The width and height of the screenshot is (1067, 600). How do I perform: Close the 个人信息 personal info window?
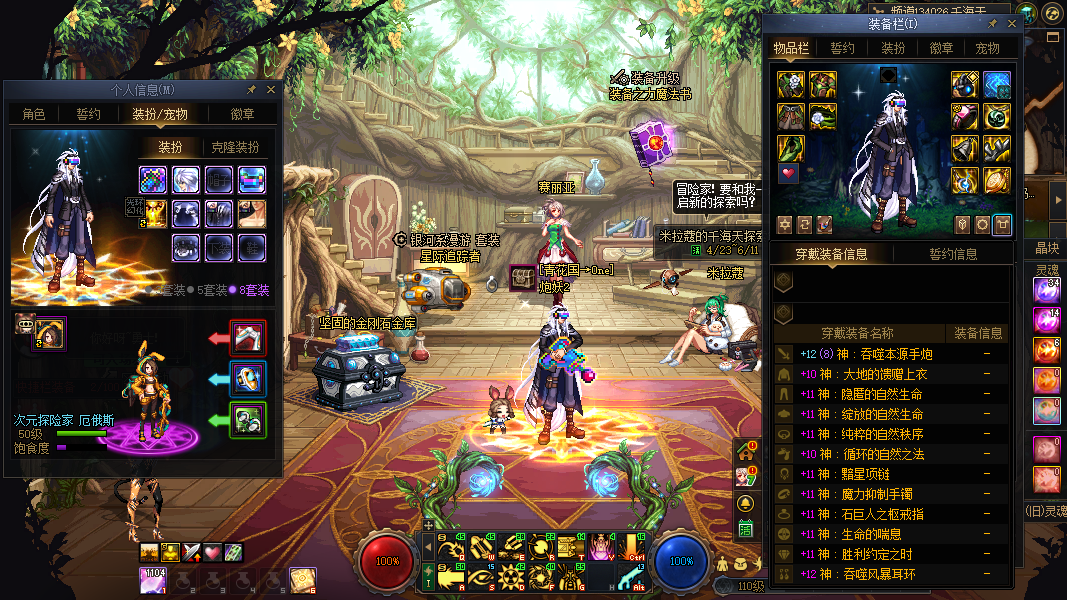[x=270, y=90]
